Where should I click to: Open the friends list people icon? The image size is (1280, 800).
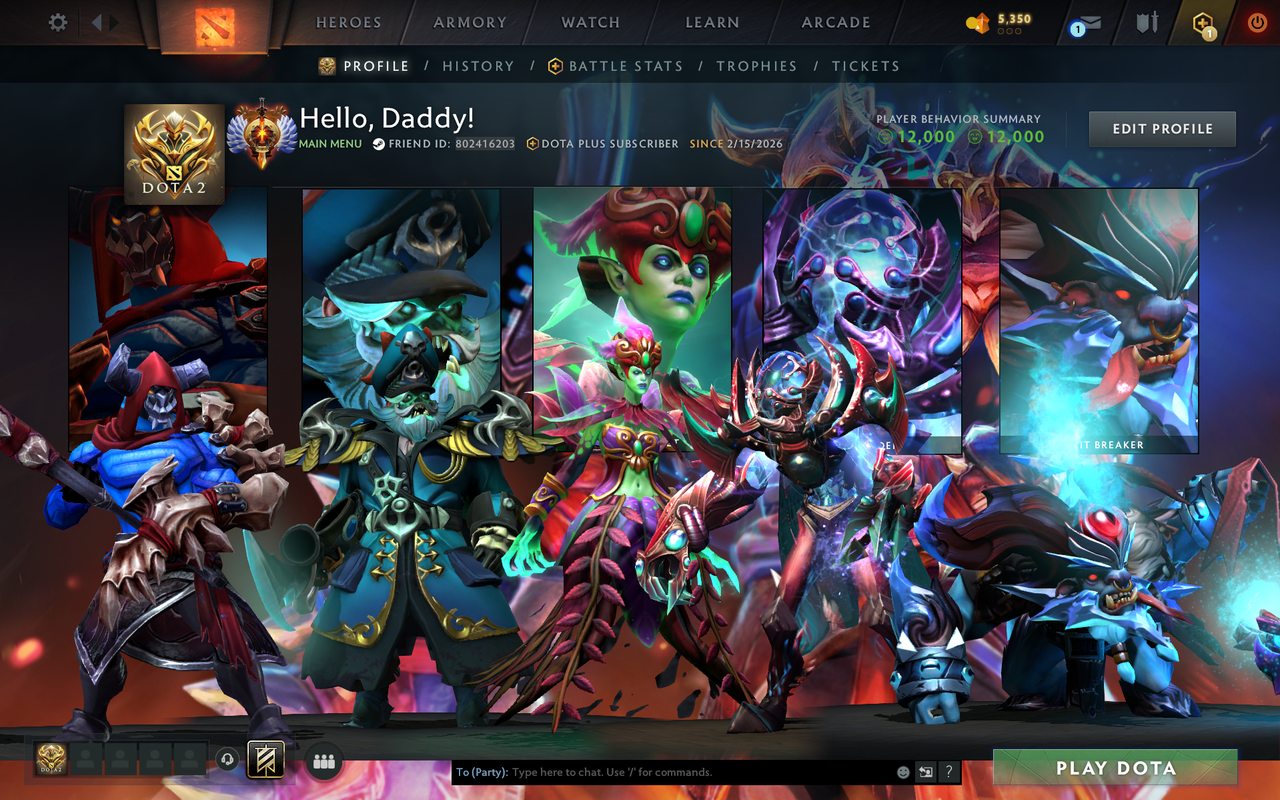[x=324, y=760]
